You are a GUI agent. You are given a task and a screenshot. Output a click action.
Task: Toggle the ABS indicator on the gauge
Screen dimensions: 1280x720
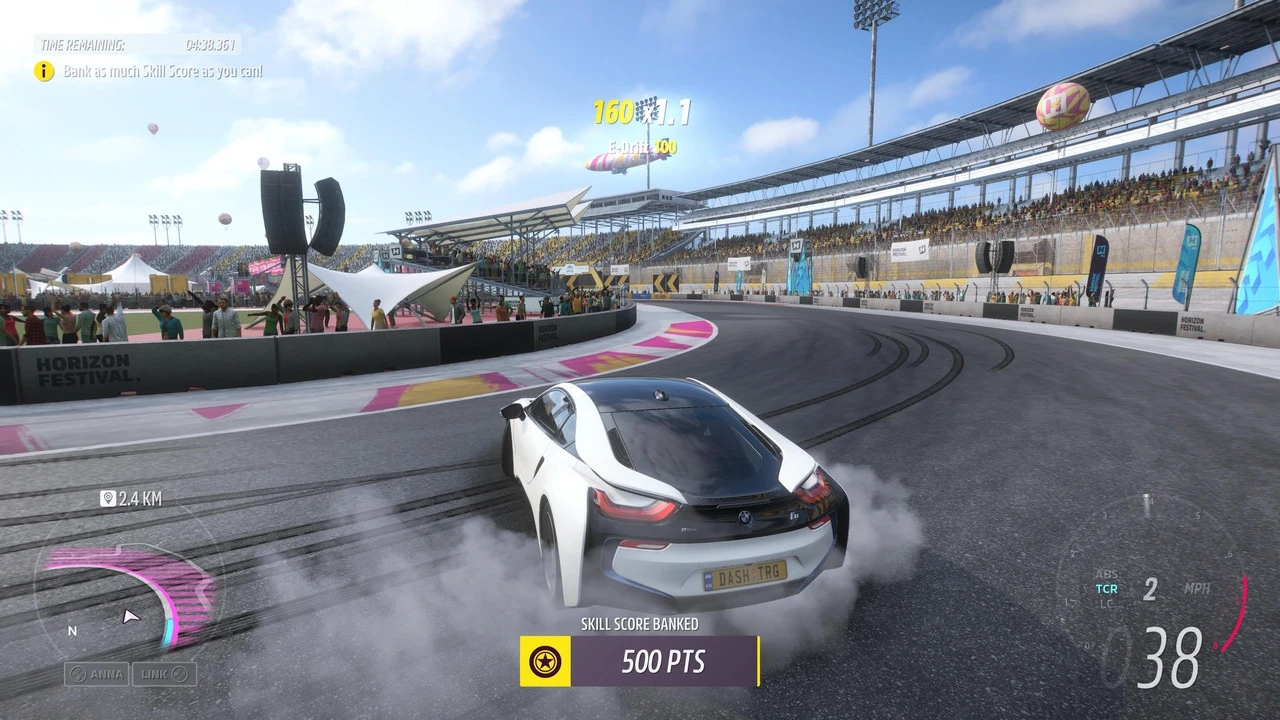coord(1105,575)
